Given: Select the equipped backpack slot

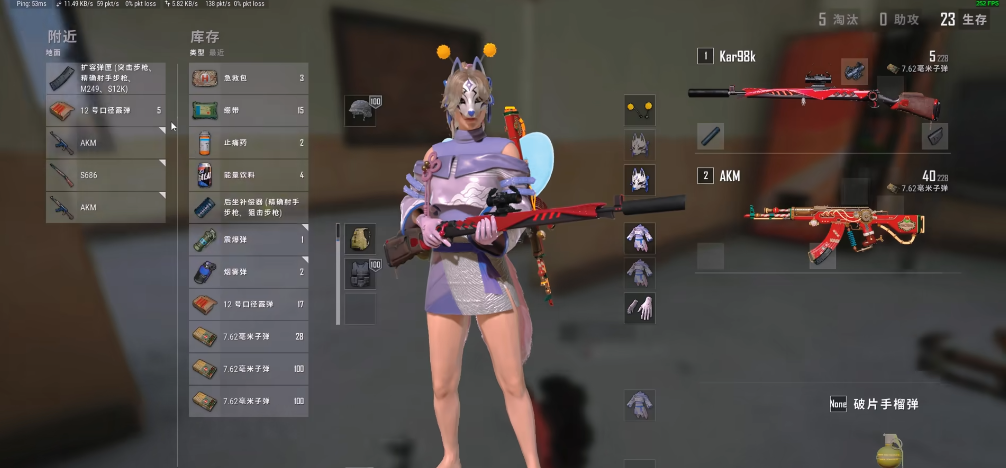Looking at the screenshot, I should coord(360,239).
